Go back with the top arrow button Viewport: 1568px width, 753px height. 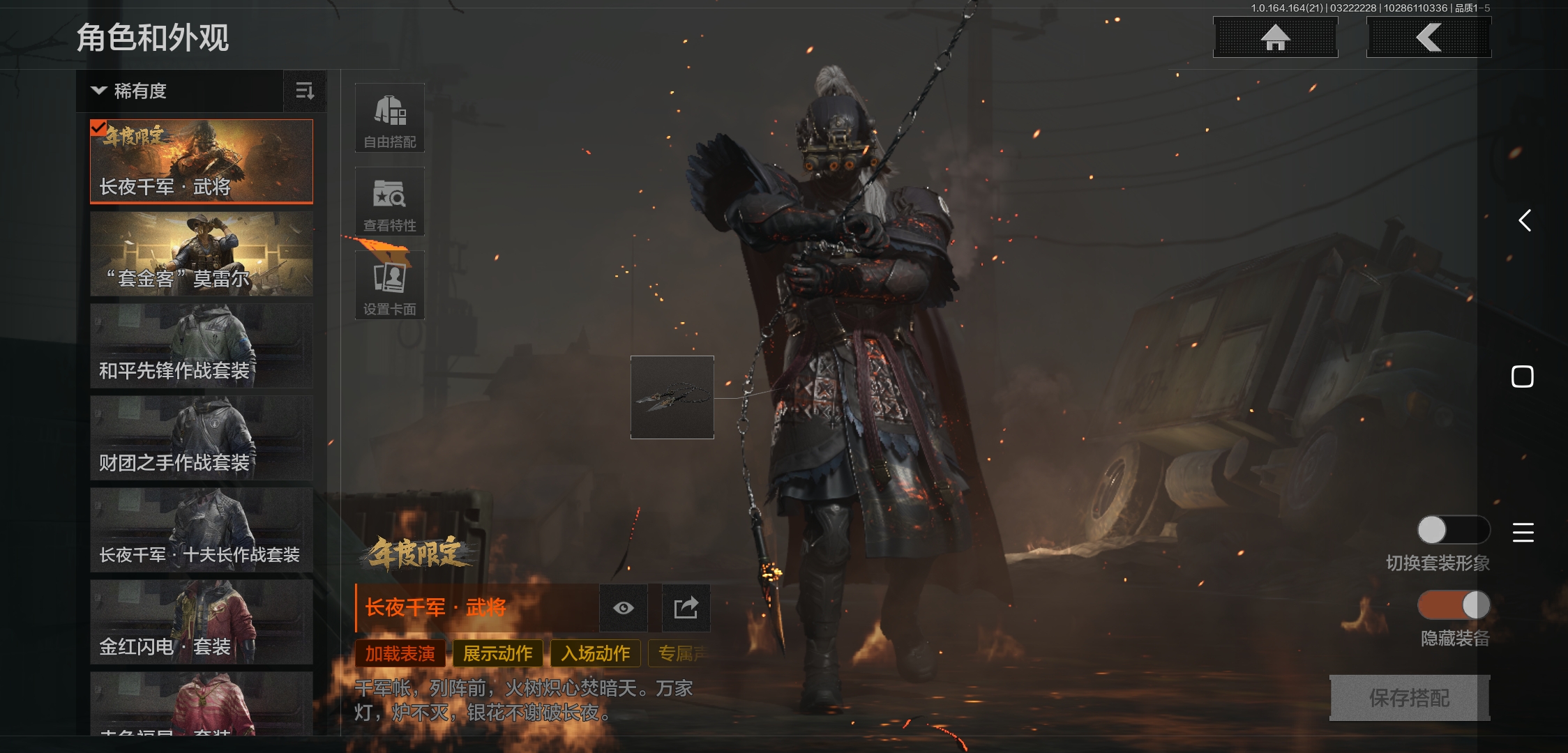(1428, 38)
